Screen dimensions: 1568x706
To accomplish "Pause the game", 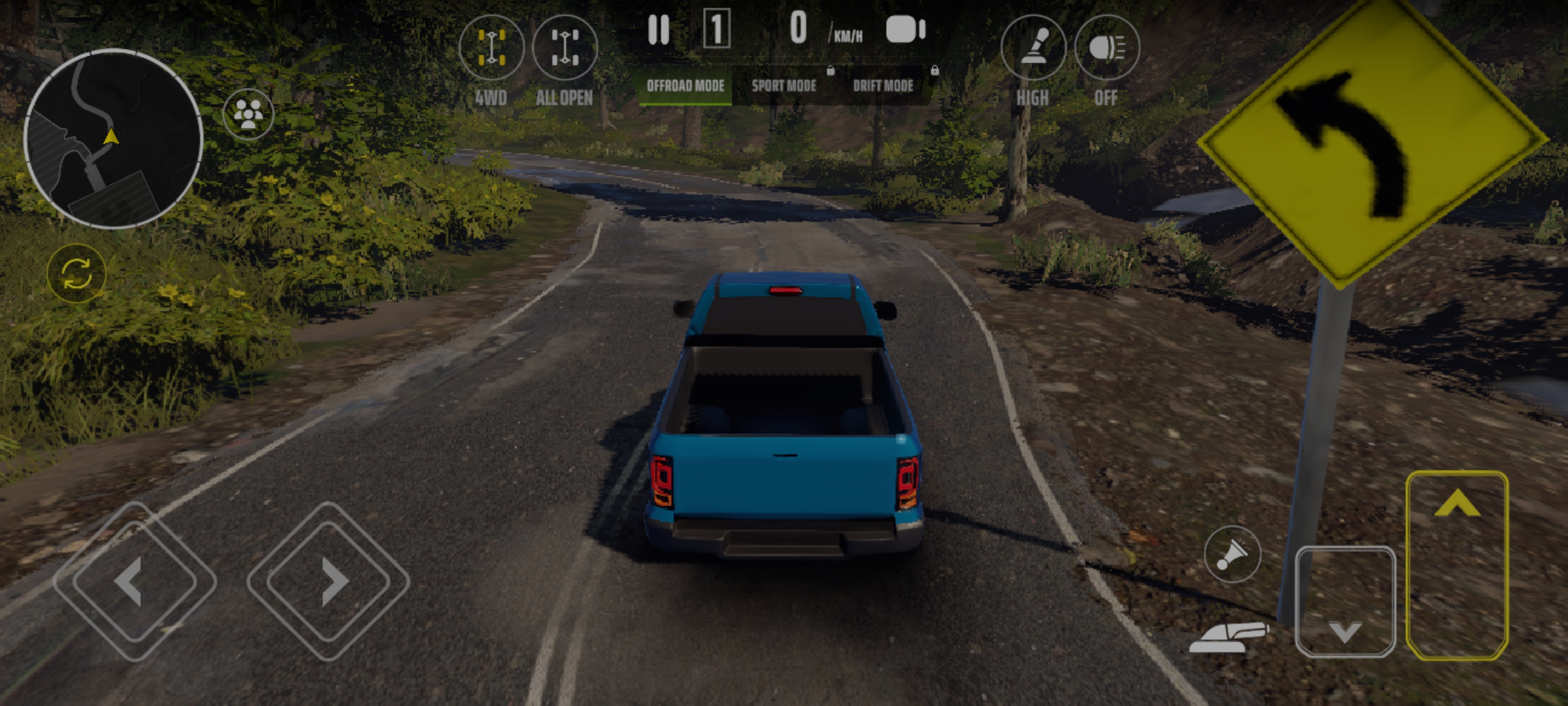I will point(659,29).
